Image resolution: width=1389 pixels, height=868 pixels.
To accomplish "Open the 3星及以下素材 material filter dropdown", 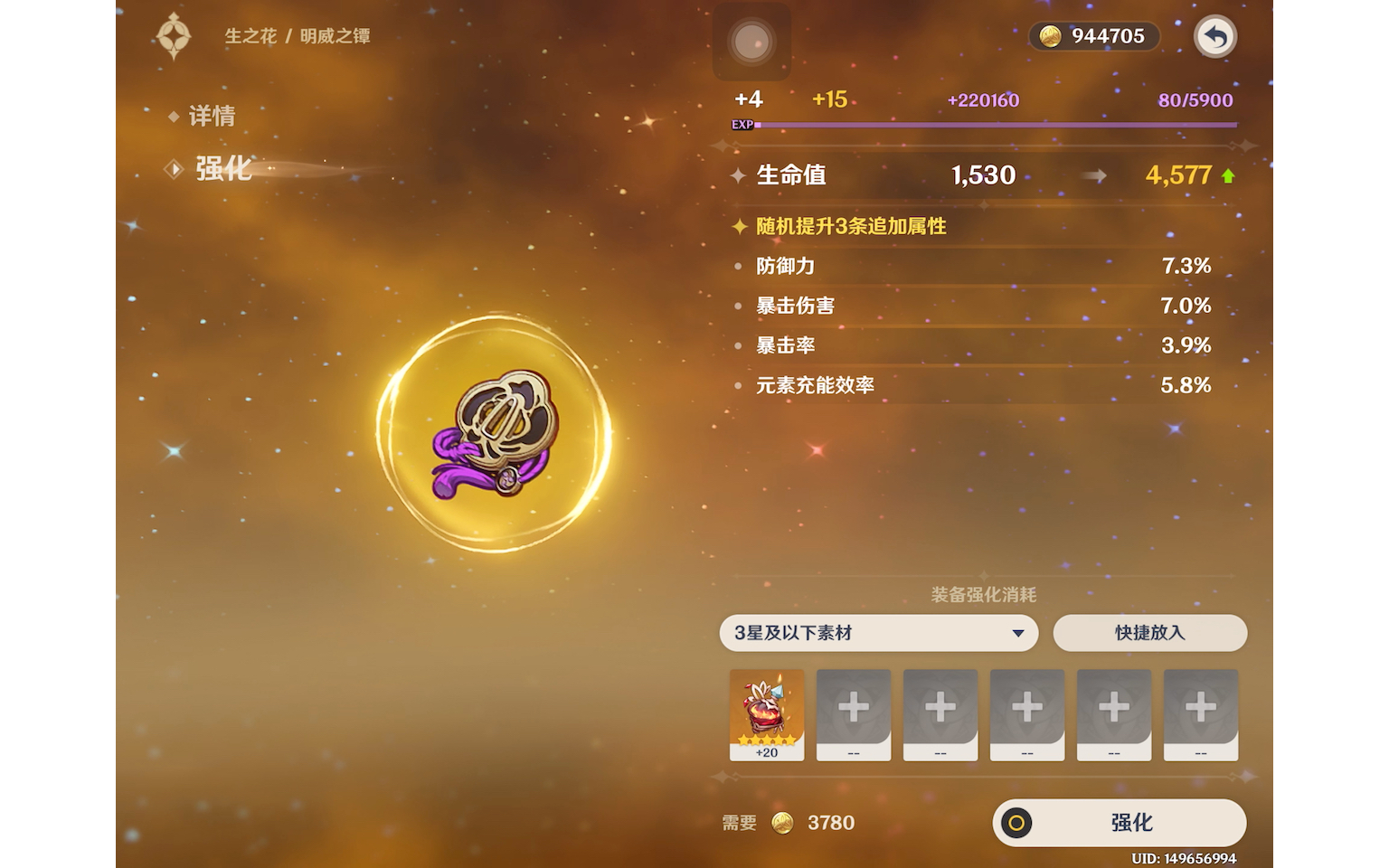I will coord(877,633).
